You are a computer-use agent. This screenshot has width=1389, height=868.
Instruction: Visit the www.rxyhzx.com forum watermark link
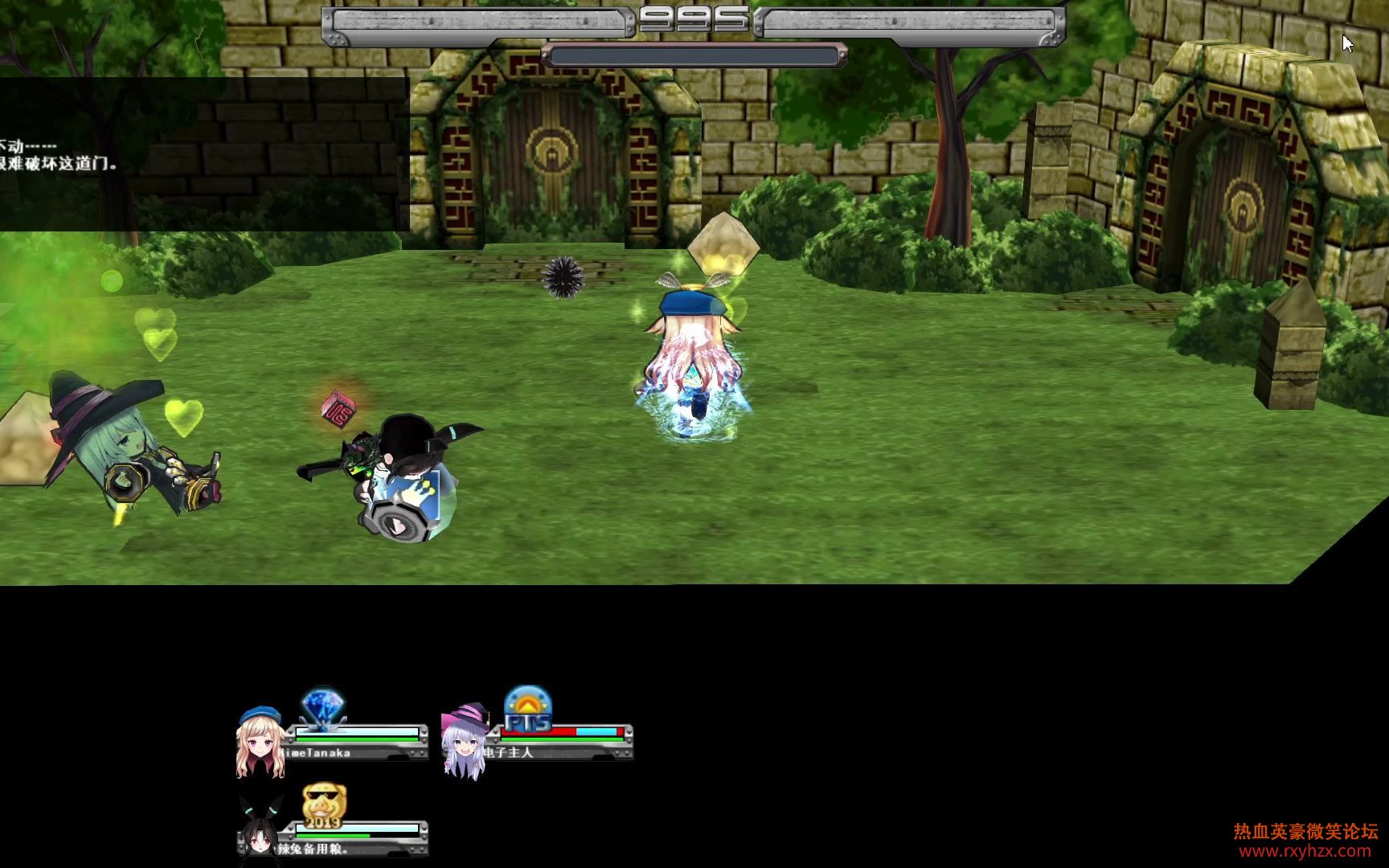click(x=1305, y=851)
